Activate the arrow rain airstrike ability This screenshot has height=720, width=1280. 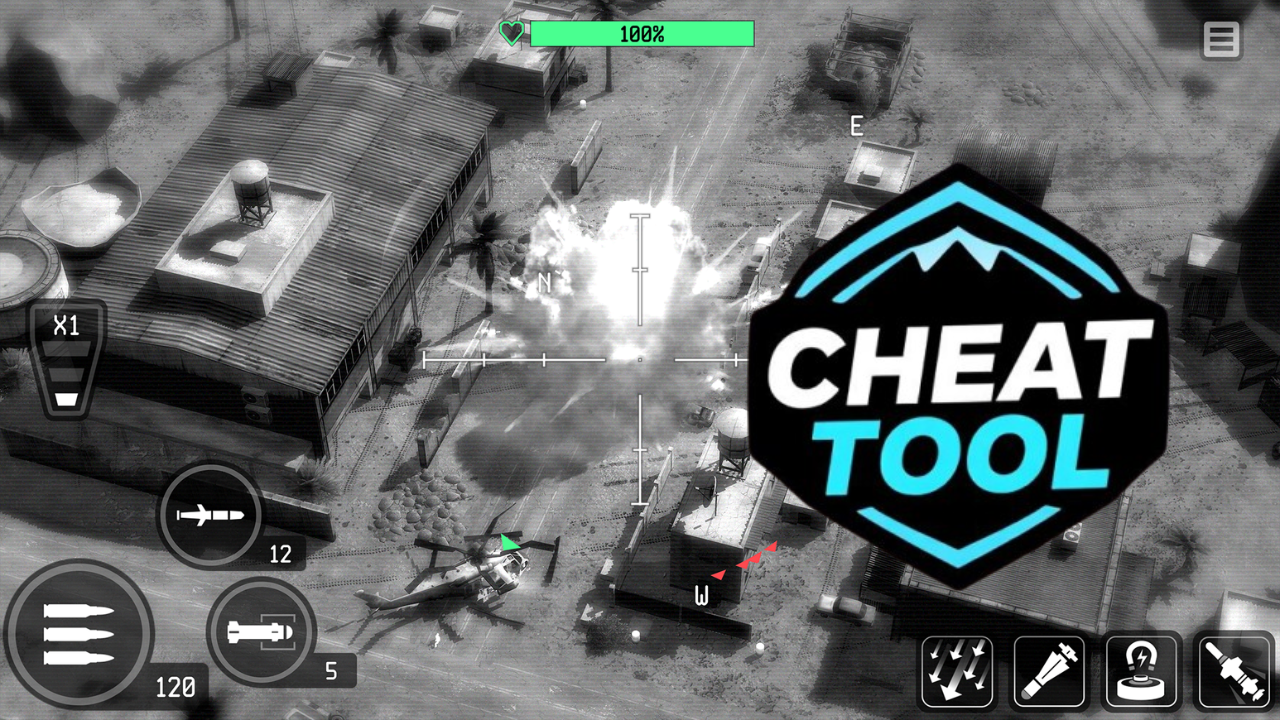[957, 671]
